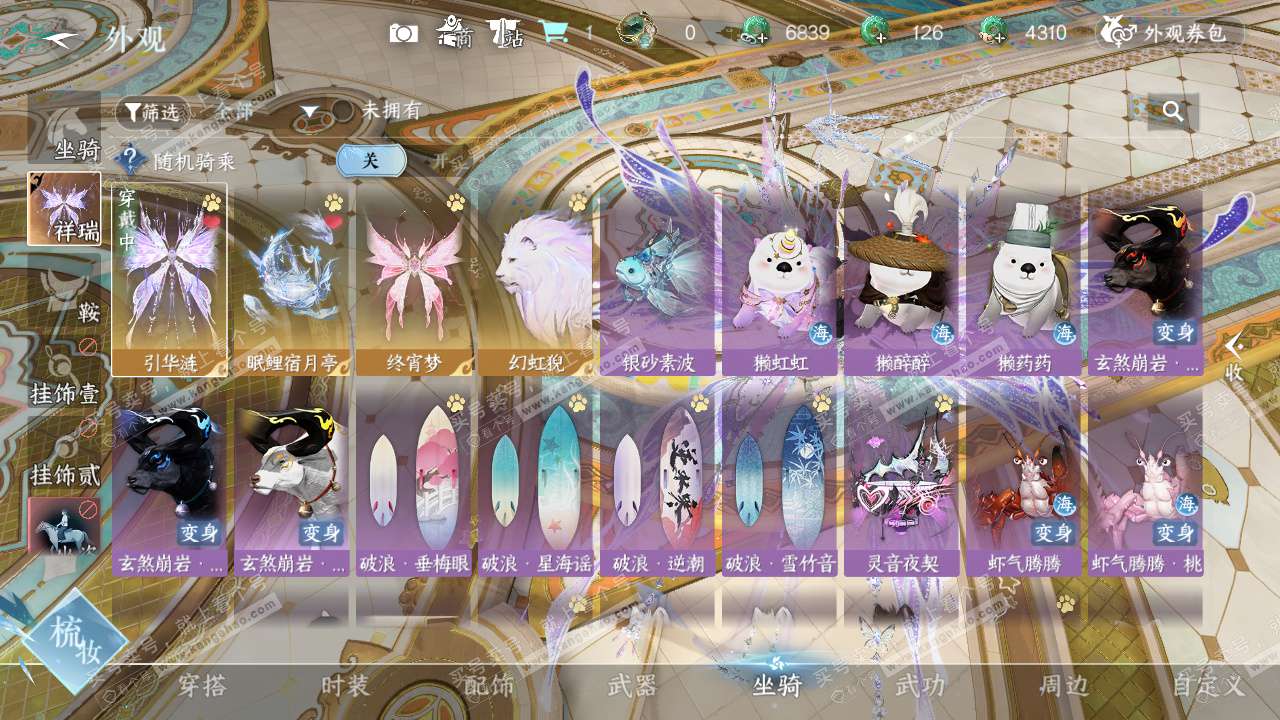Choose the 懒虹虹 bear mount card

pyautogui.click(x=779, y=279)
